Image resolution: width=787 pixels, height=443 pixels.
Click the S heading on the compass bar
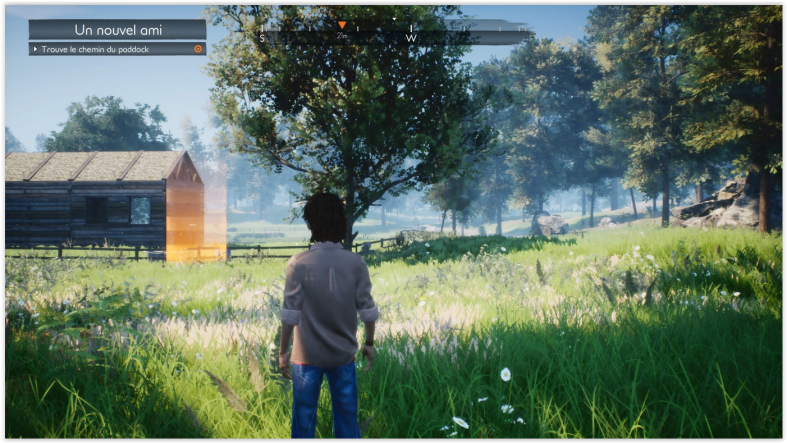[263, 38]
